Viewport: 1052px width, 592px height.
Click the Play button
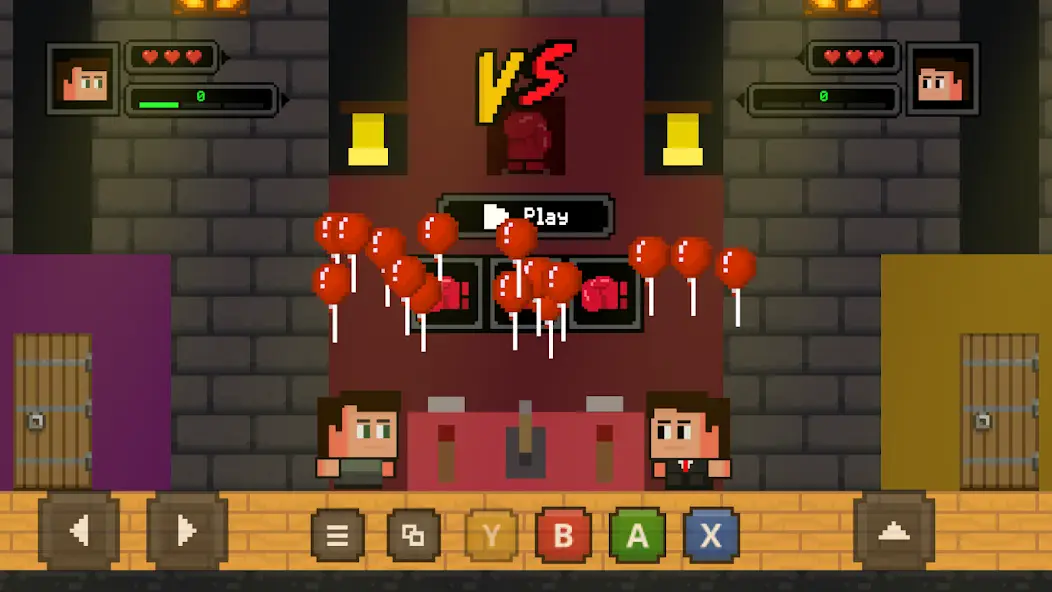(x=526, y=216)
